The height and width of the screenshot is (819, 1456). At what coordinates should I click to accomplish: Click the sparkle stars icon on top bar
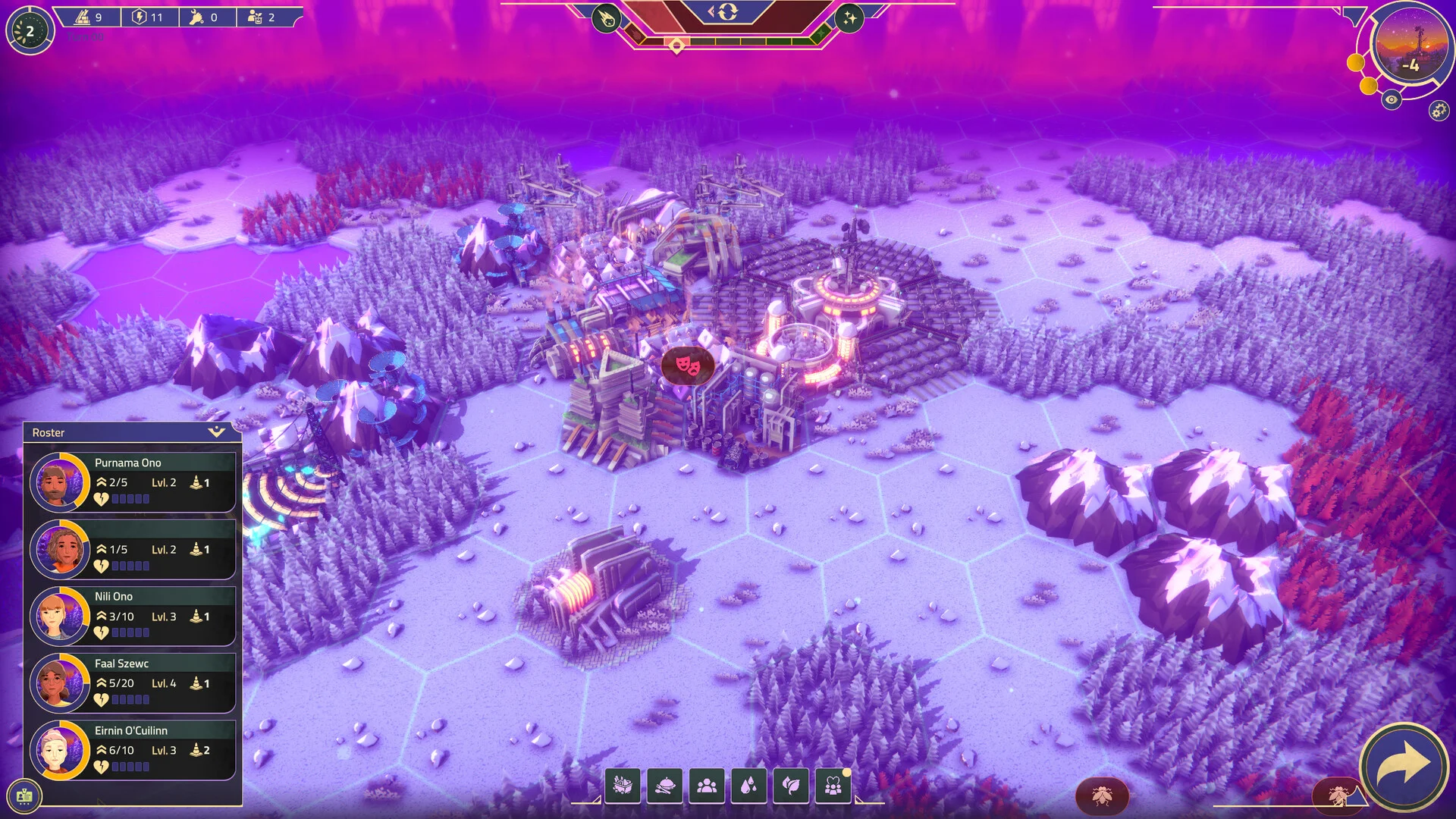click(849, 18)
